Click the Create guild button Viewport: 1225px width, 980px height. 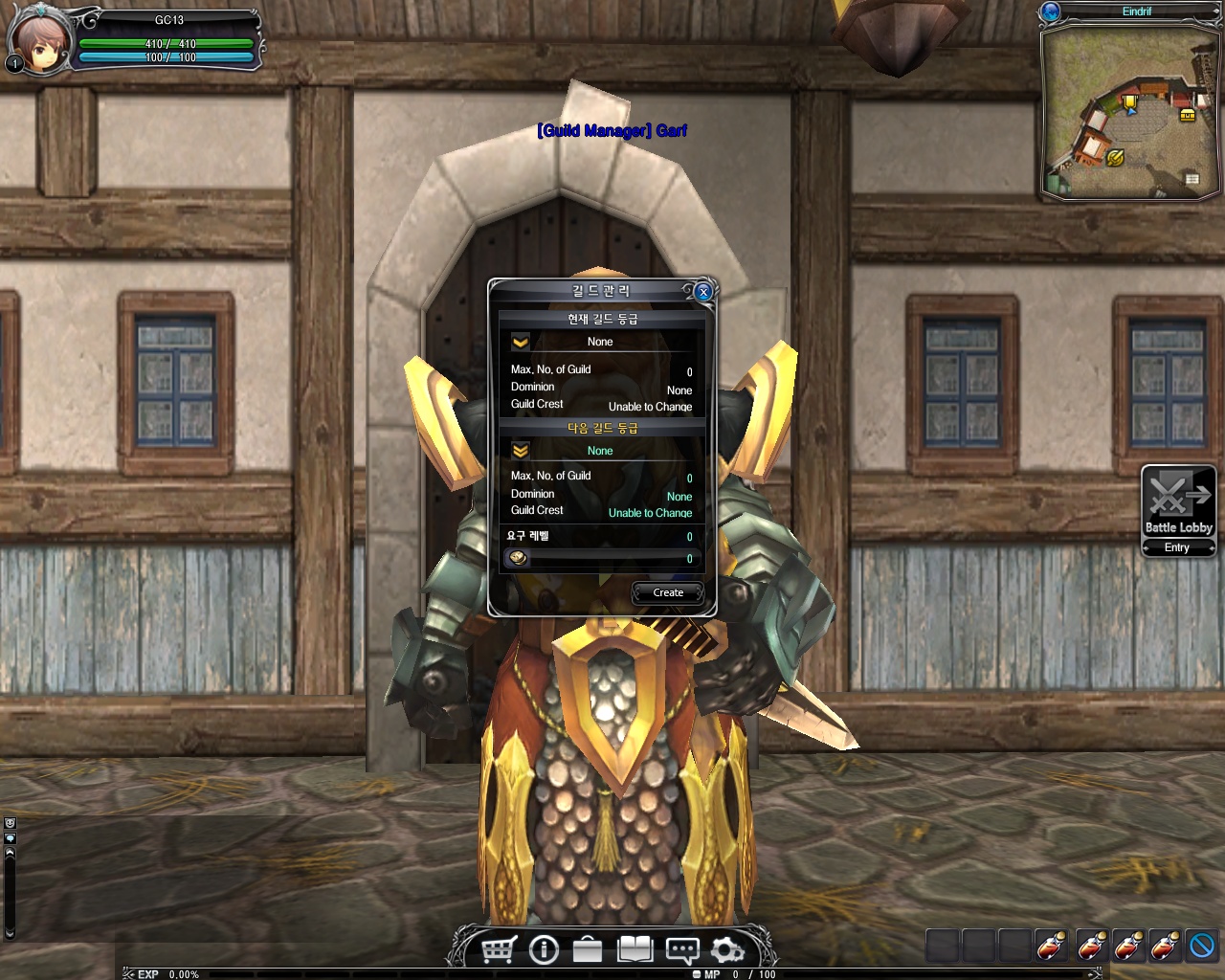pos(668,592)
